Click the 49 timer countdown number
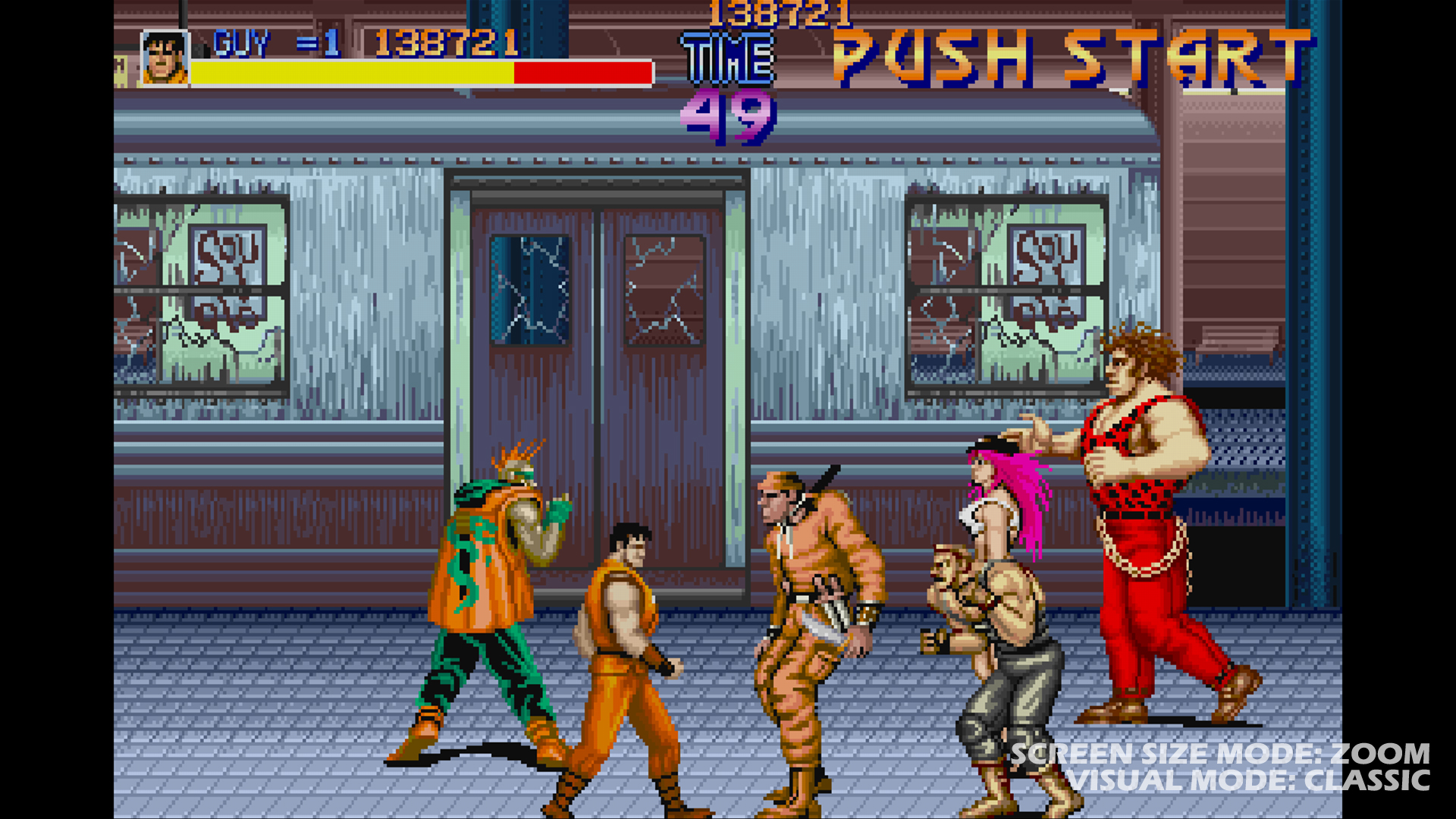 click(x=726, y=118)
